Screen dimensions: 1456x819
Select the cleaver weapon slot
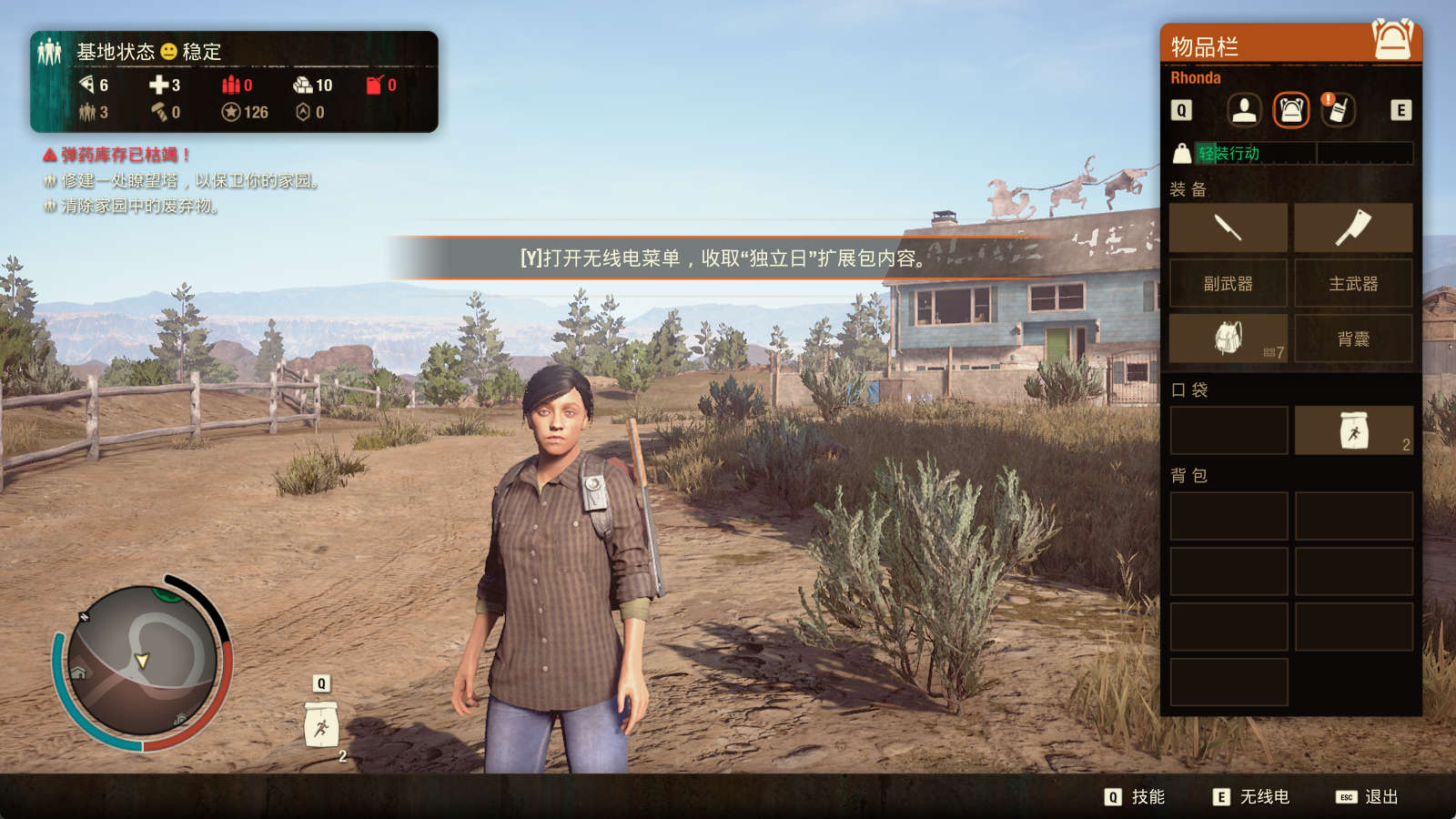(x=1353, y=227)
